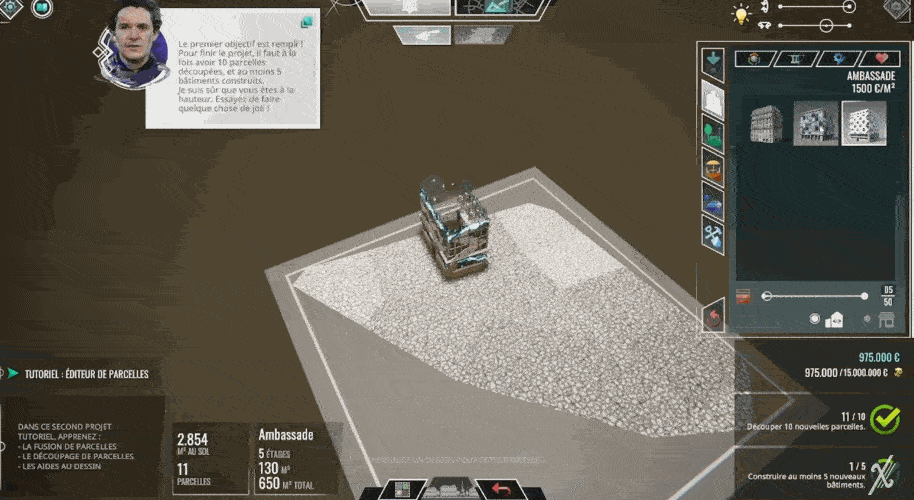Choose the first grey building thumbnail
This screenshot has width=914, height=500.
point(766,123)
